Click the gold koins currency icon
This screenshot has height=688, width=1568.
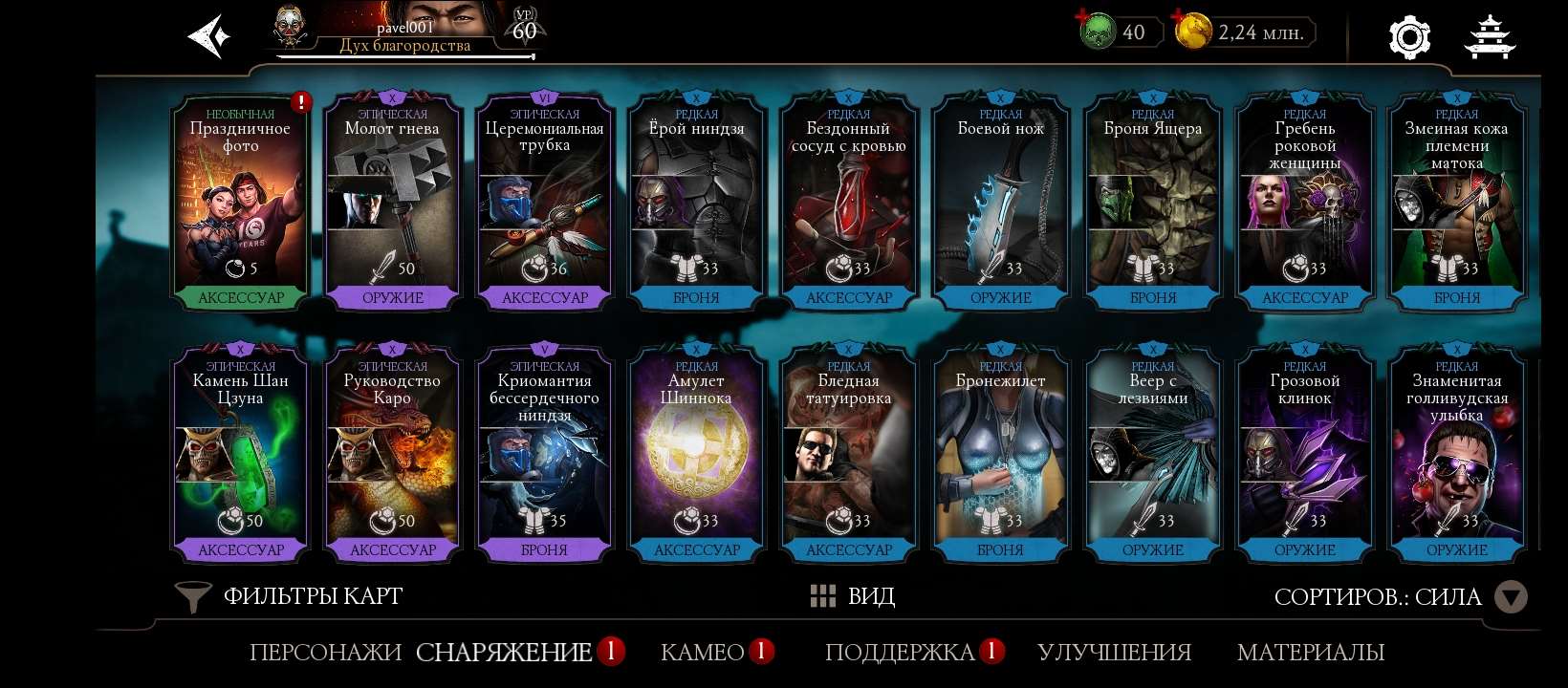click(x=1192, y=32)
